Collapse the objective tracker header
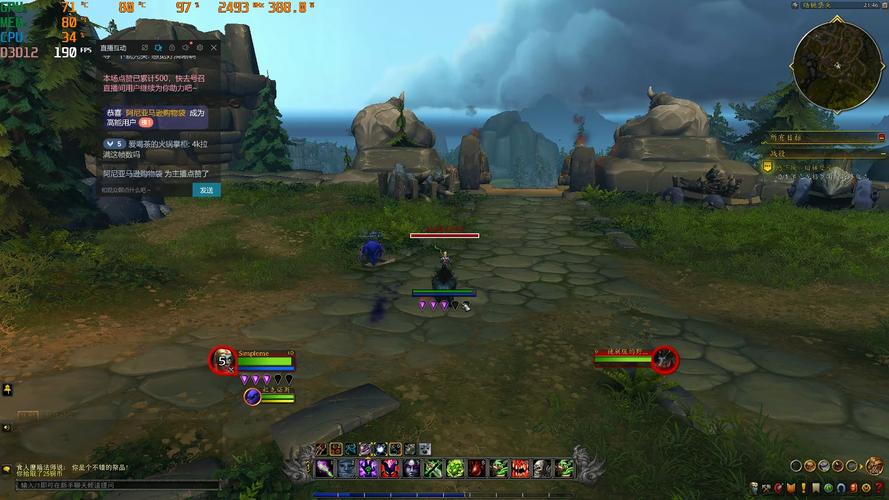This screenshot has width=889, height=500. pos(881,136)
